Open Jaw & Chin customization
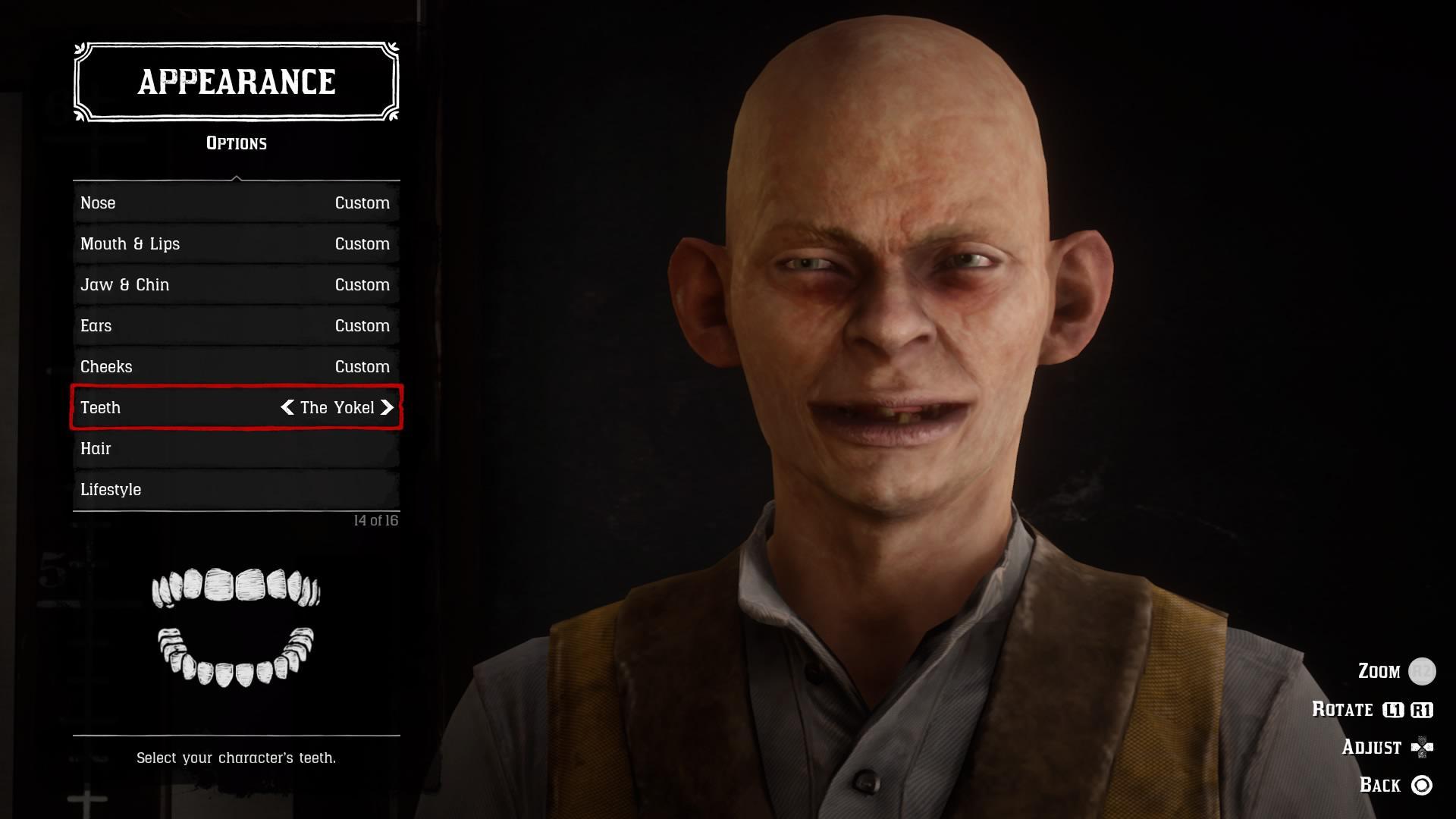Image resolution: width=1456 pixels, height=819 pixels. click(x=235, y=284)
